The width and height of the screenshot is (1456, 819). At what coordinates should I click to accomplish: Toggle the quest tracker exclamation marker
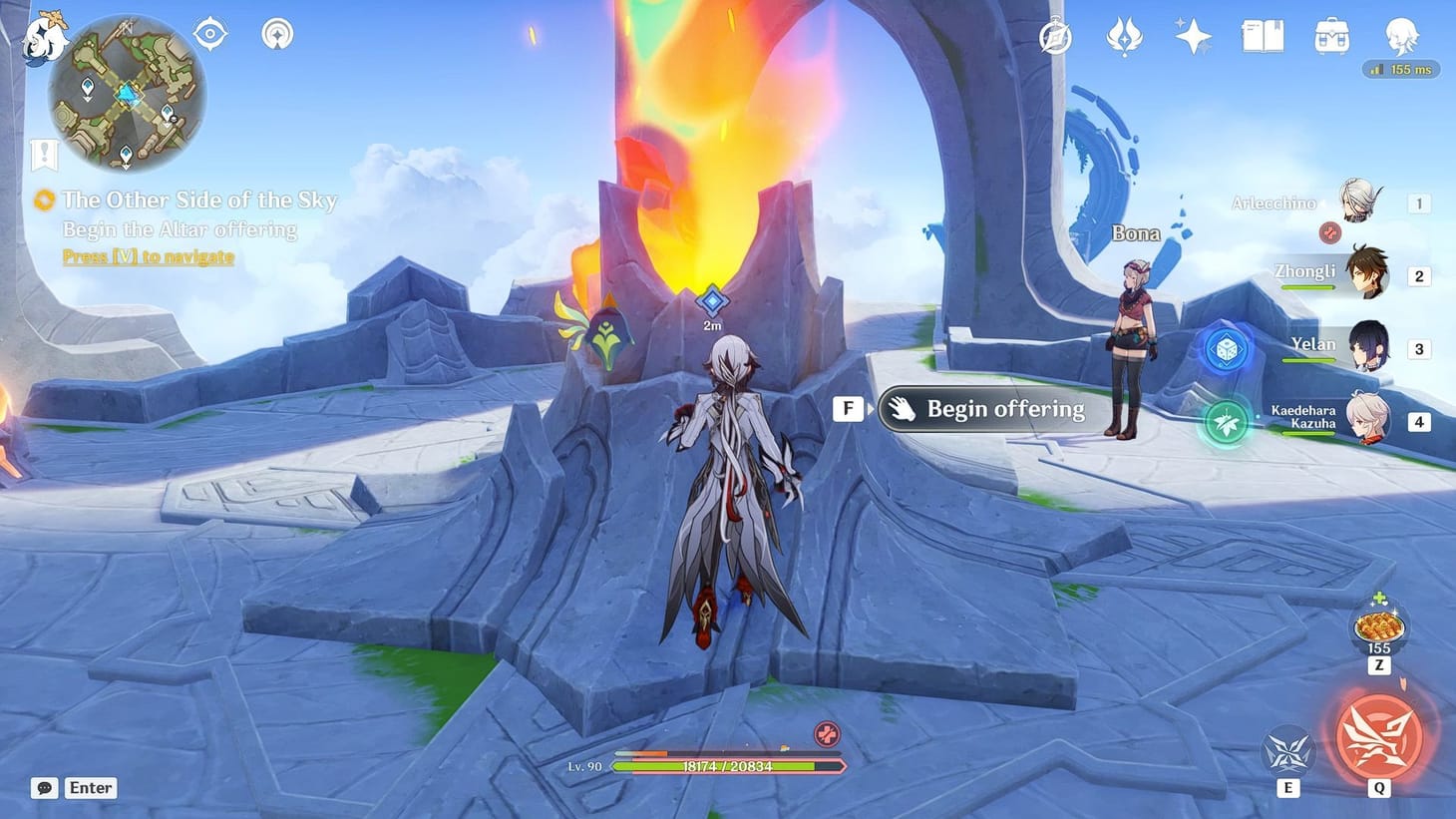pyautogui.click(x=42, y=155)
